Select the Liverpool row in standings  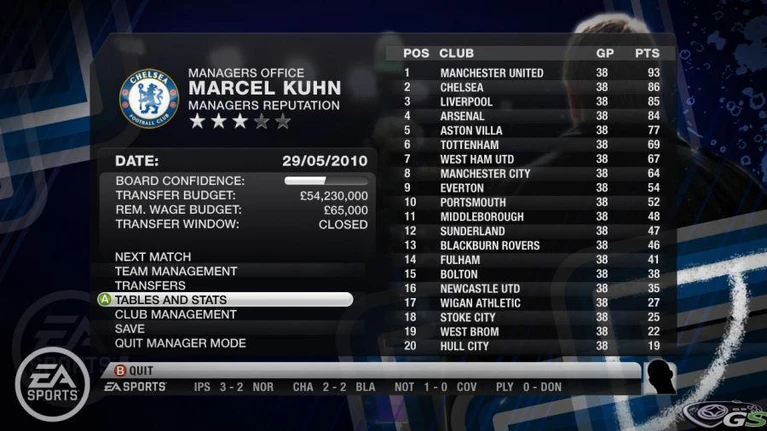click(530, 102)
